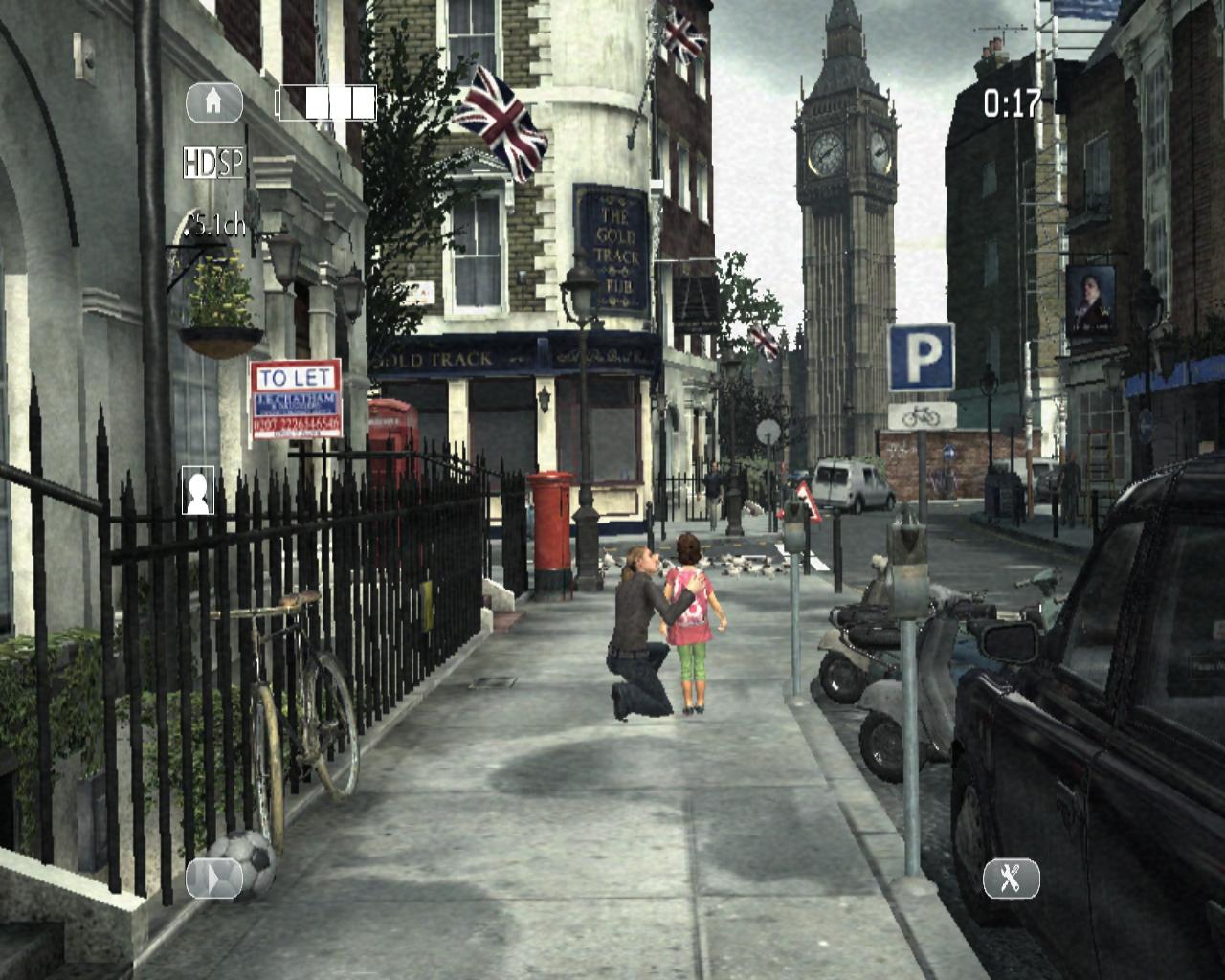1225x980 pixels.
Task: Click the playback arrow button
Action: point(213,878)
